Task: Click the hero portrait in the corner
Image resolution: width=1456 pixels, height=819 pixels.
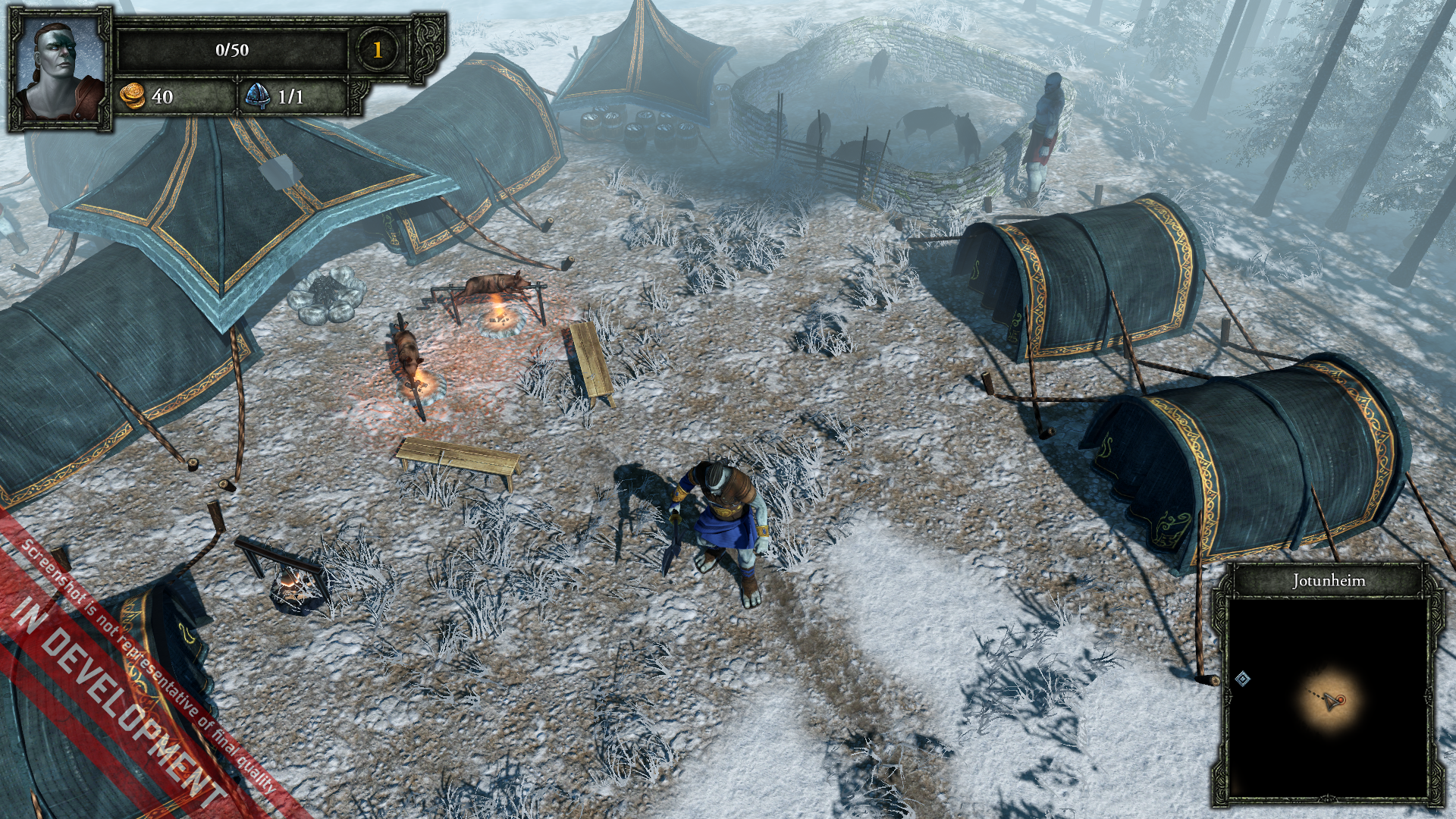Action: [x=61, y=70]
